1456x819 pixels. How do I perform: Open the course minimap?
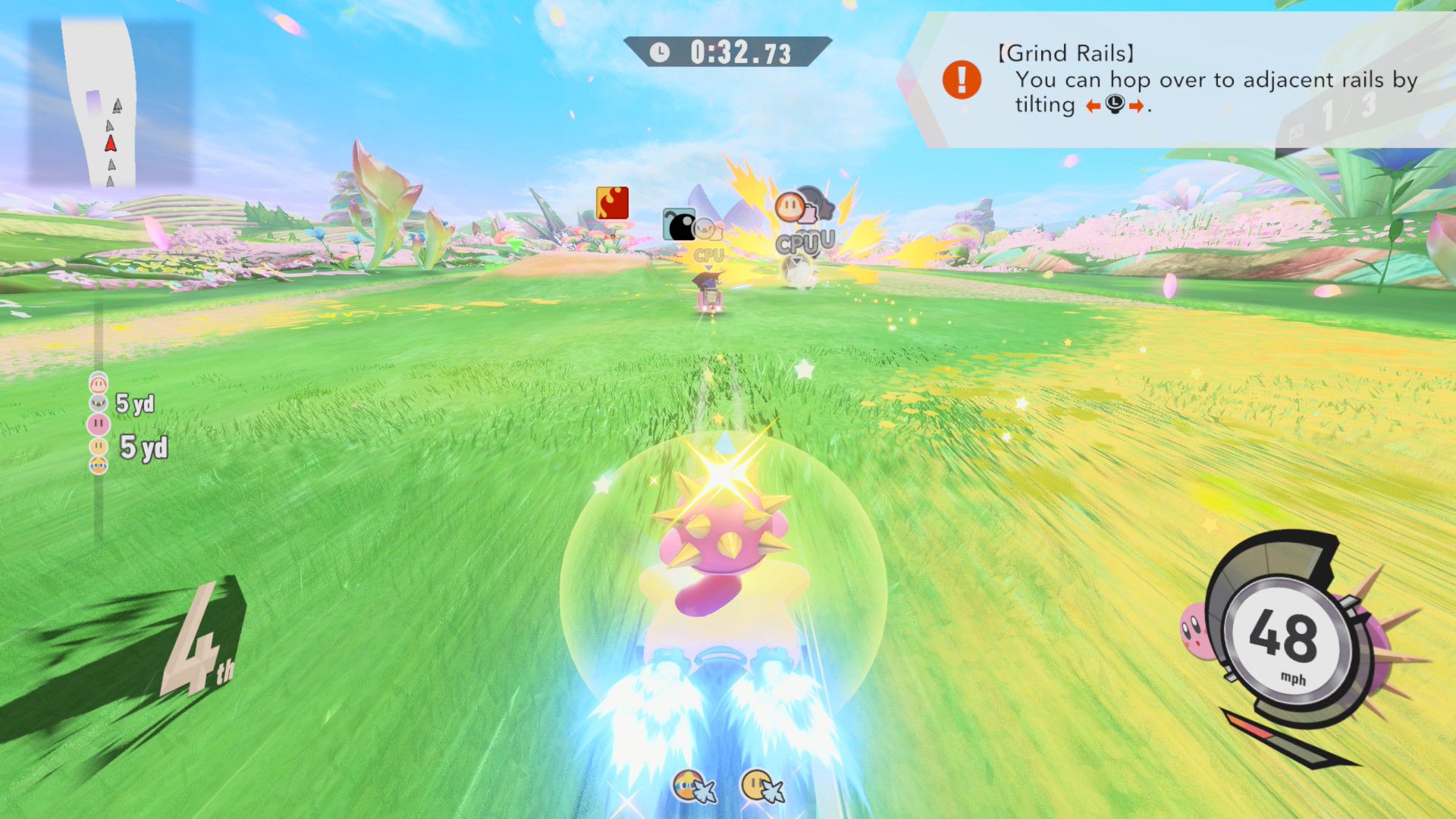111,104
